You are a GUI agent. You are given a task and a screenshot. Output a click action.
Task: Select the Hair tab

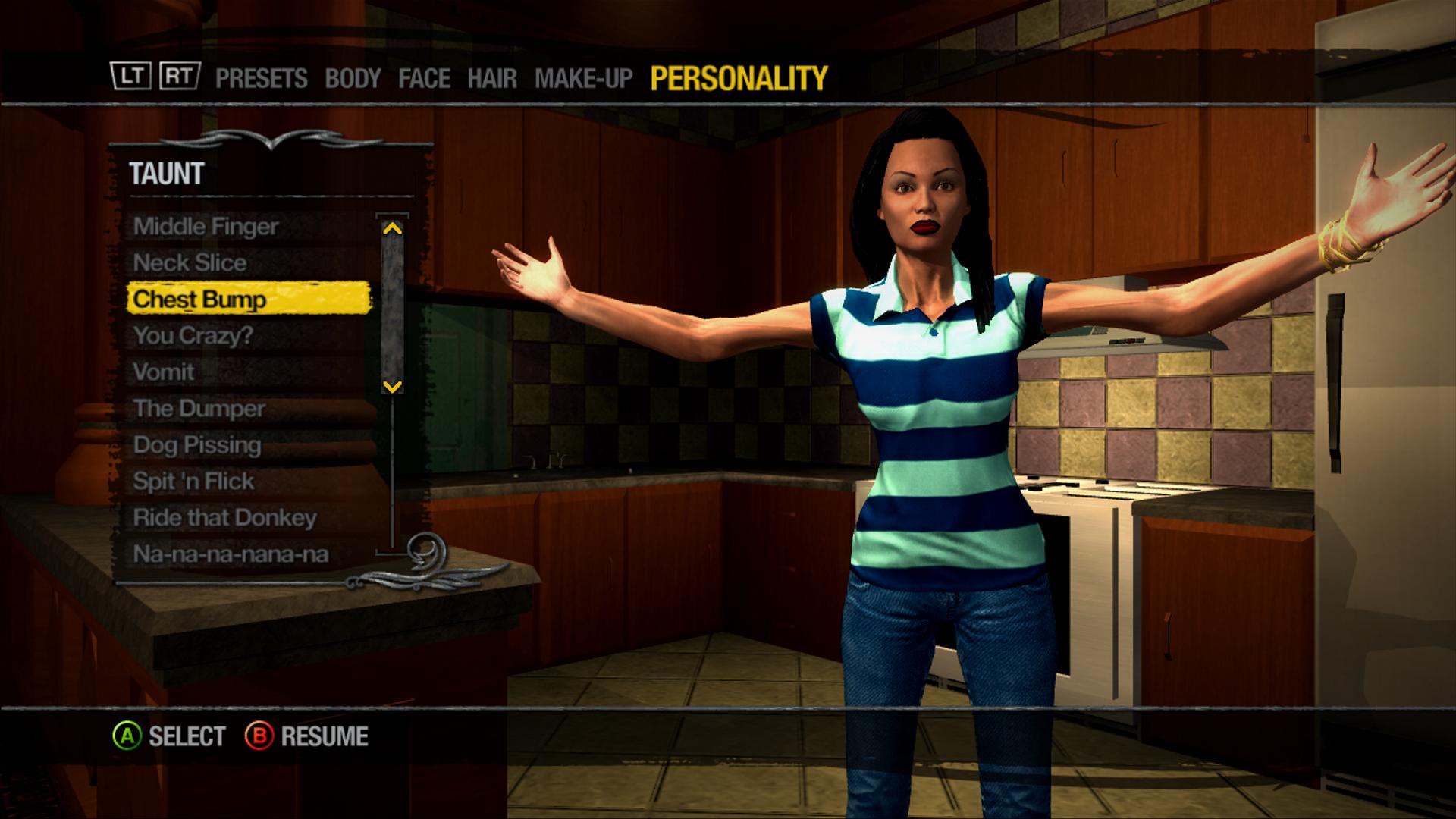(492, 78)
